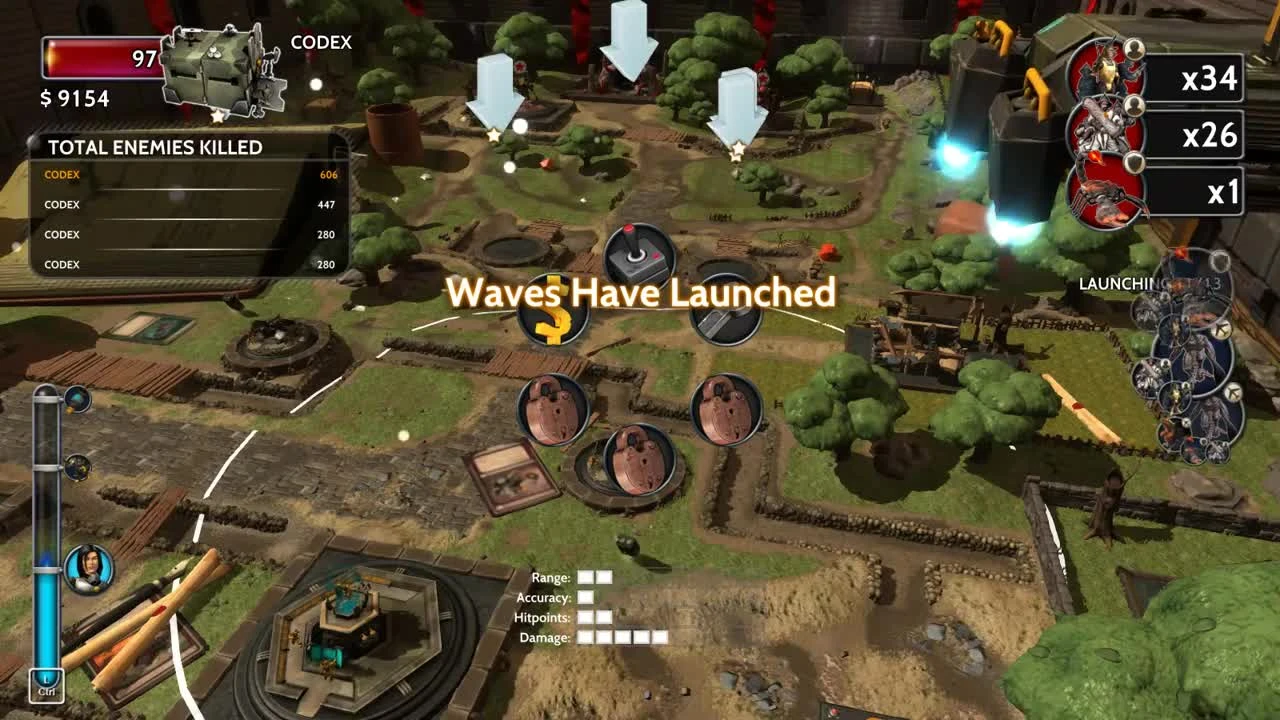Viewport: 1280px width, 720px height.
Task: Select the screwdriver repair icon
Action: coord(724,314)
